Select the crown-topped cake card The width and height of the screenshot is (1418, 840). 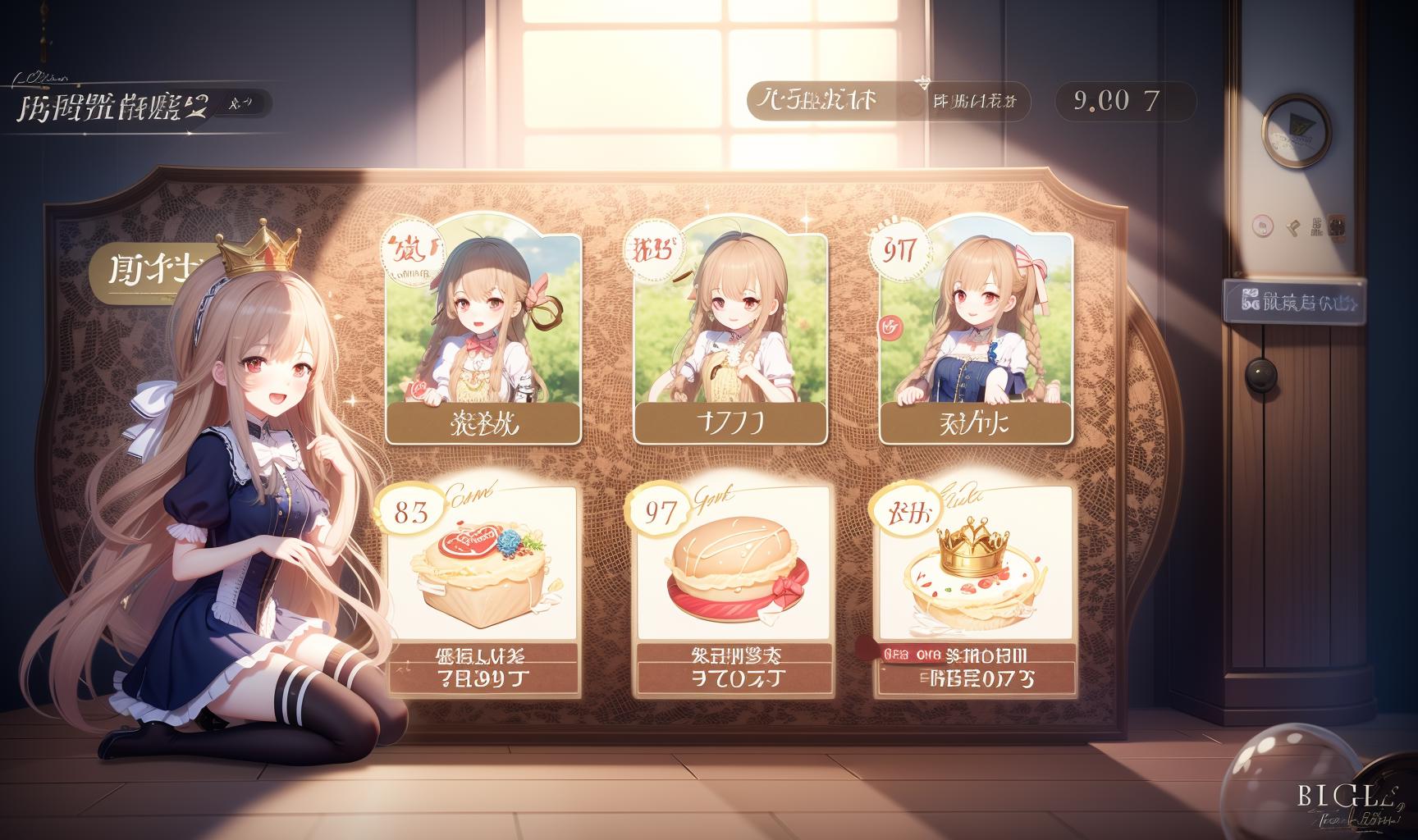(x=974, y=588)
